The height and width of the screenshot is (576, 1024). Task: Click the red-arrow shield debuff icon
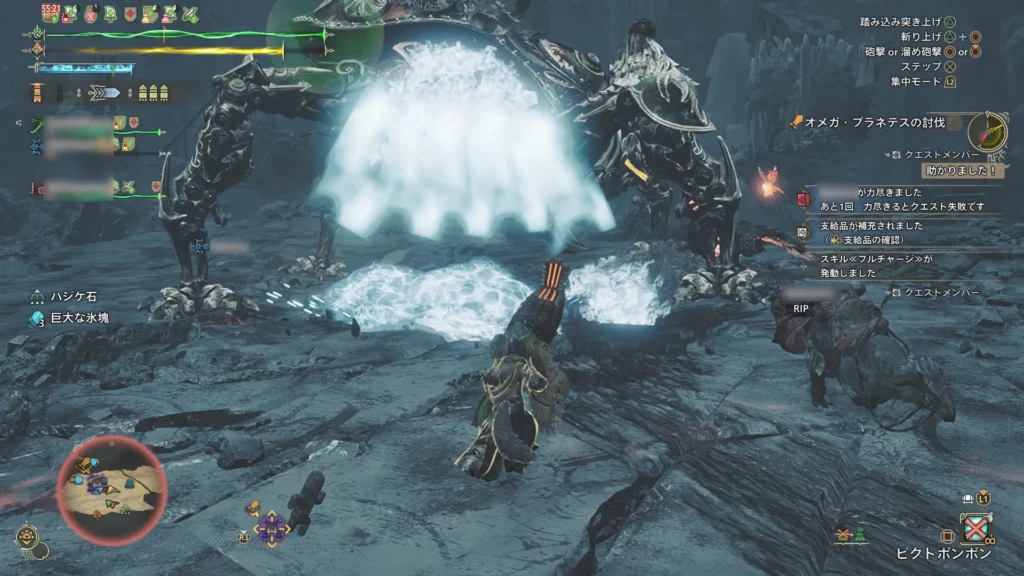131,14
